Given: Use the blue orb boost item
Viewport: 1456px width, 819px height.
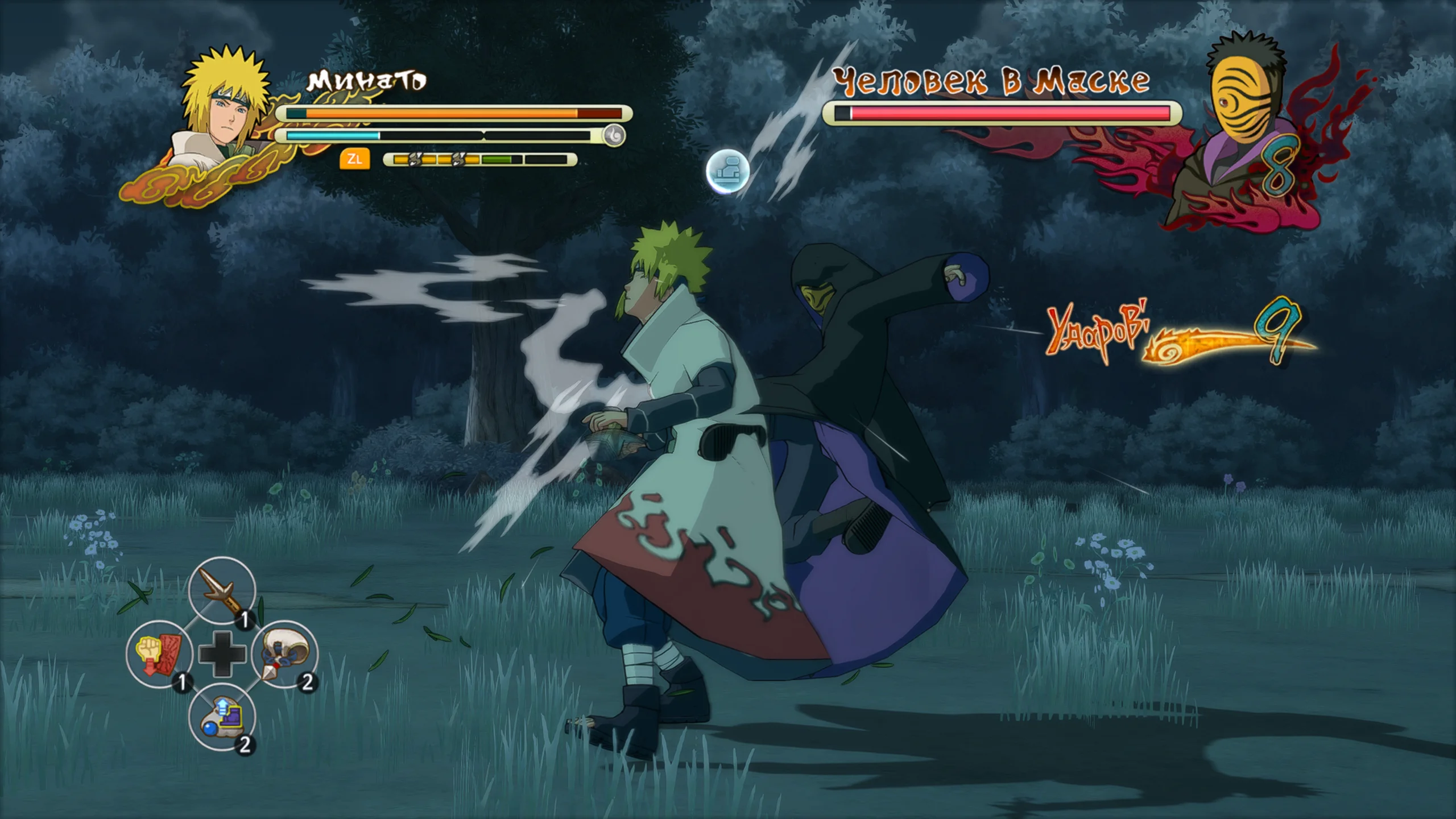Looking at the screenshot, I should tap(222, 717).
